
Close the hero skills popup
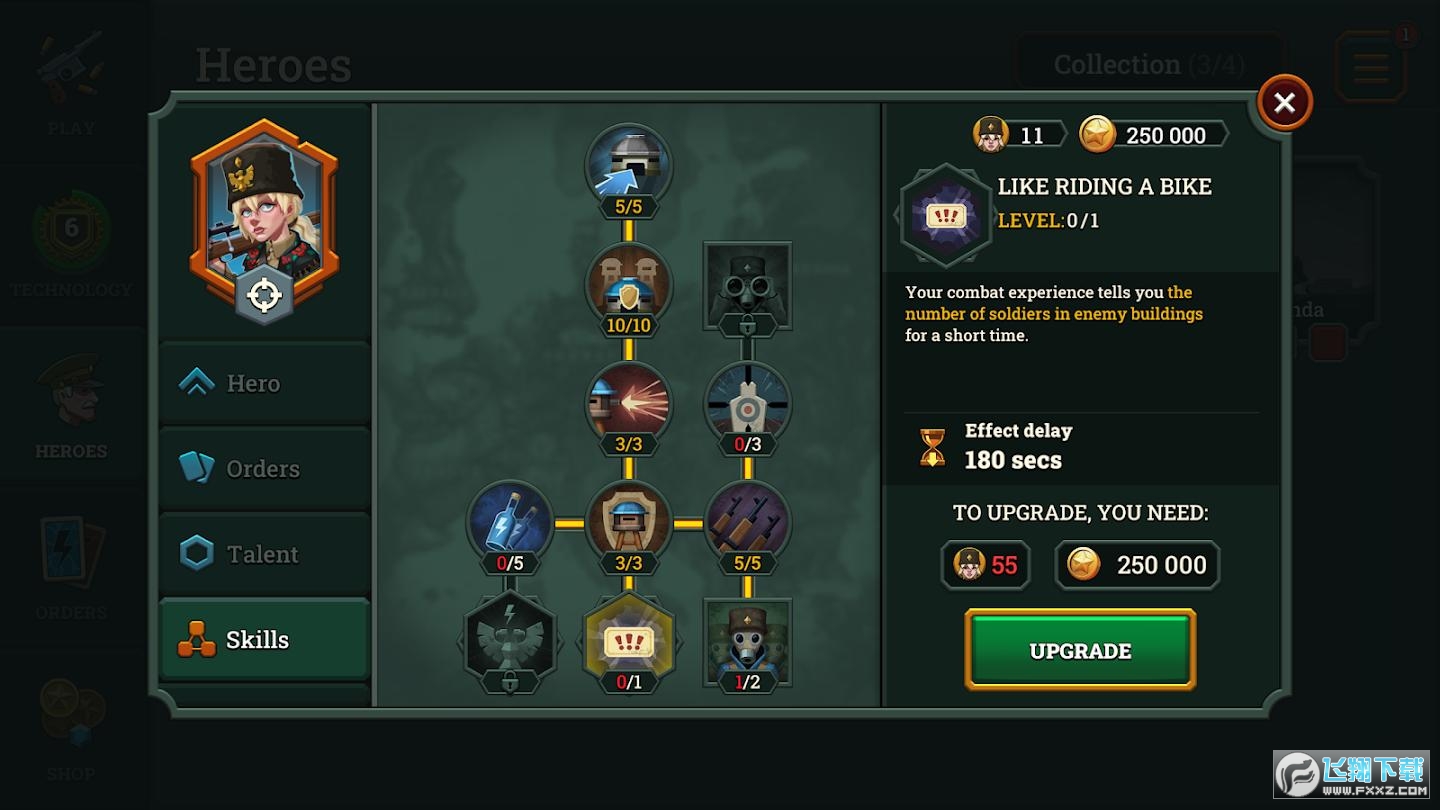click(x=1284, y=102)
